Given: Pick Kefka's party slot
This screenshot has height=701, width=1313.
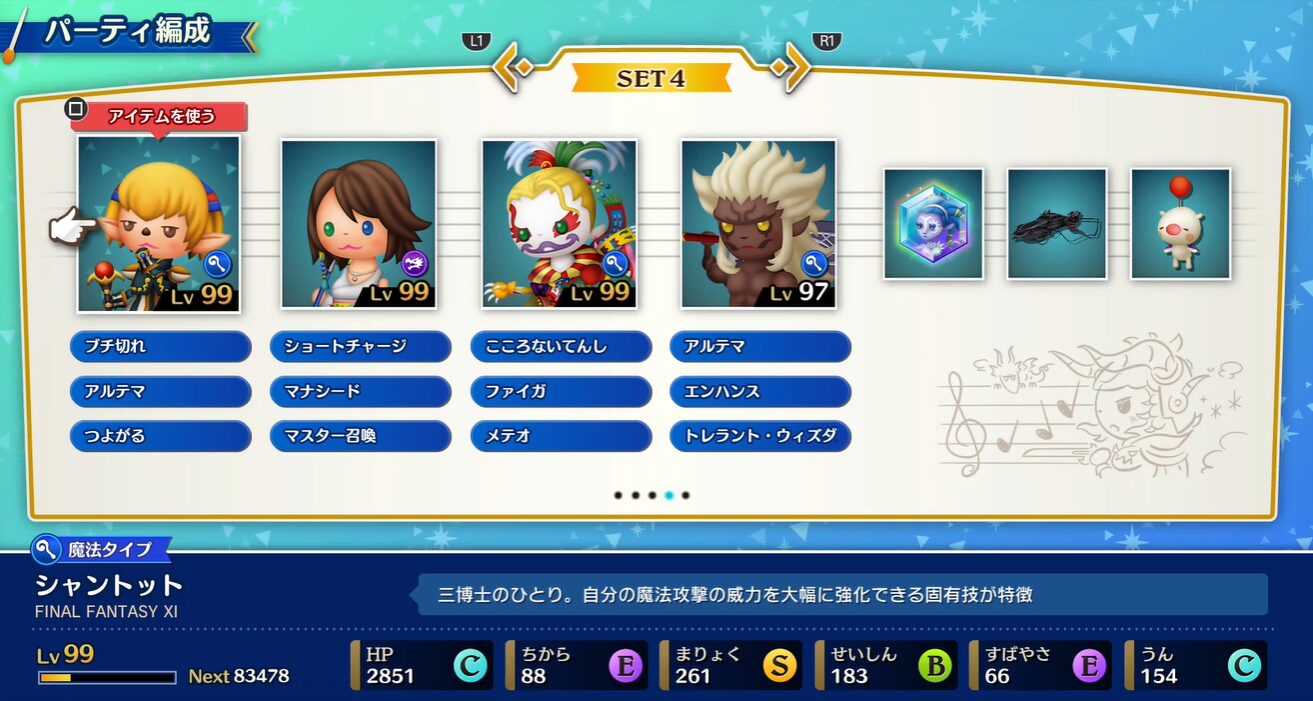Looking at the screenshot, I should (559, 223).
